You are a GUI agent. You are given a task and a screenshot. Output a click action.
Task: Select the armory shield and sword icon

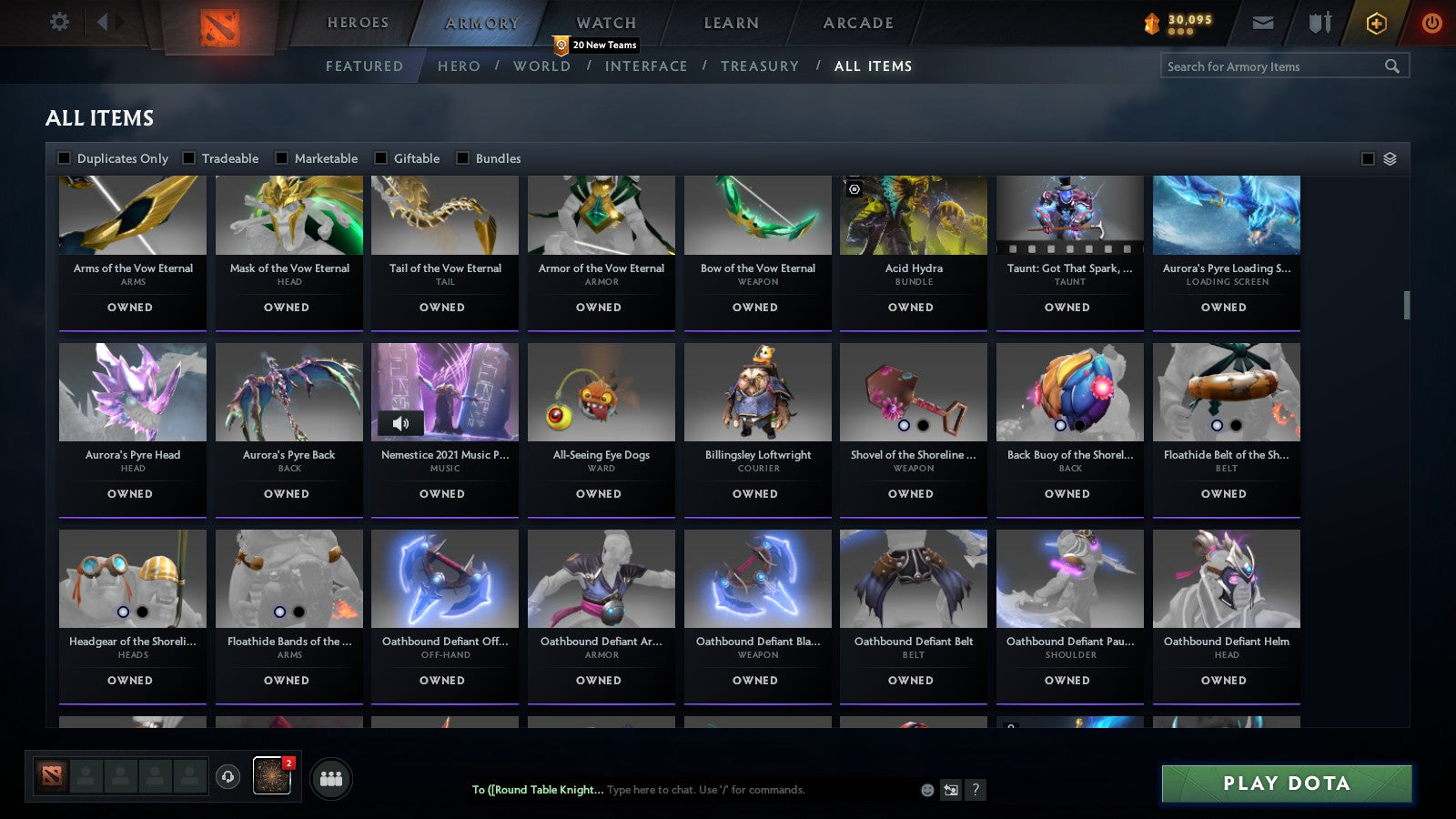(1318, 22)
